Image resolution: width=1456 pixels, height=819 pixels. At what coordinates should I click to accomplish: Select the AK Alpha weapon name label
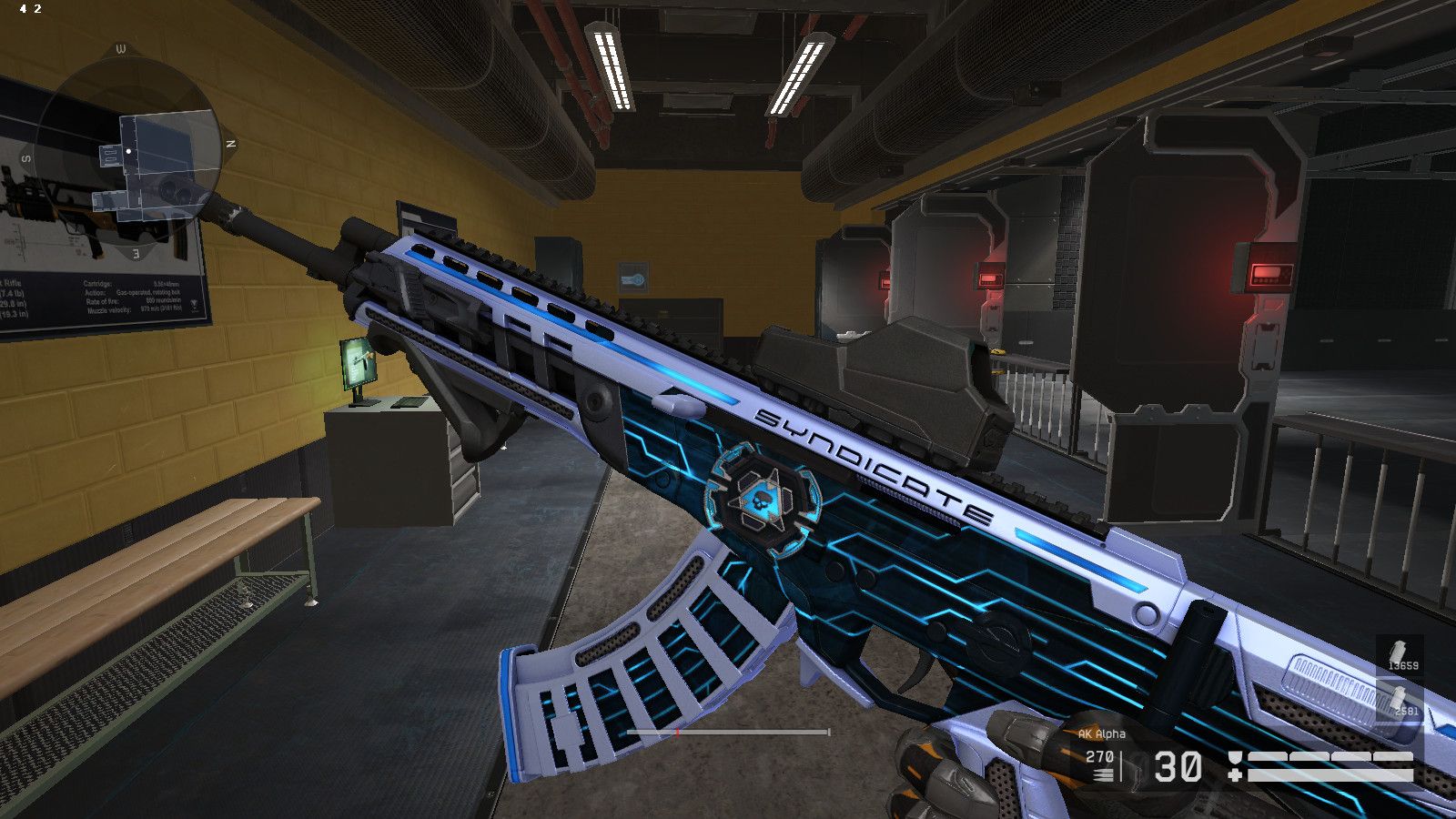[1103, 732]
